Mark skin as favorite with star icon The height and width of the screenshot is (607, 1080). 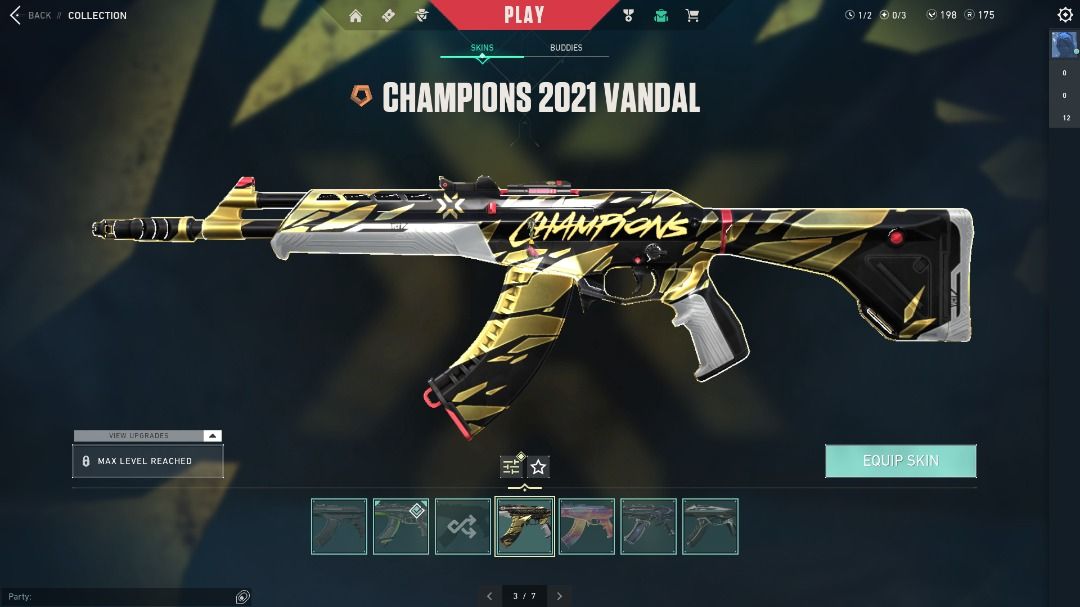click(x=538, y=467)
